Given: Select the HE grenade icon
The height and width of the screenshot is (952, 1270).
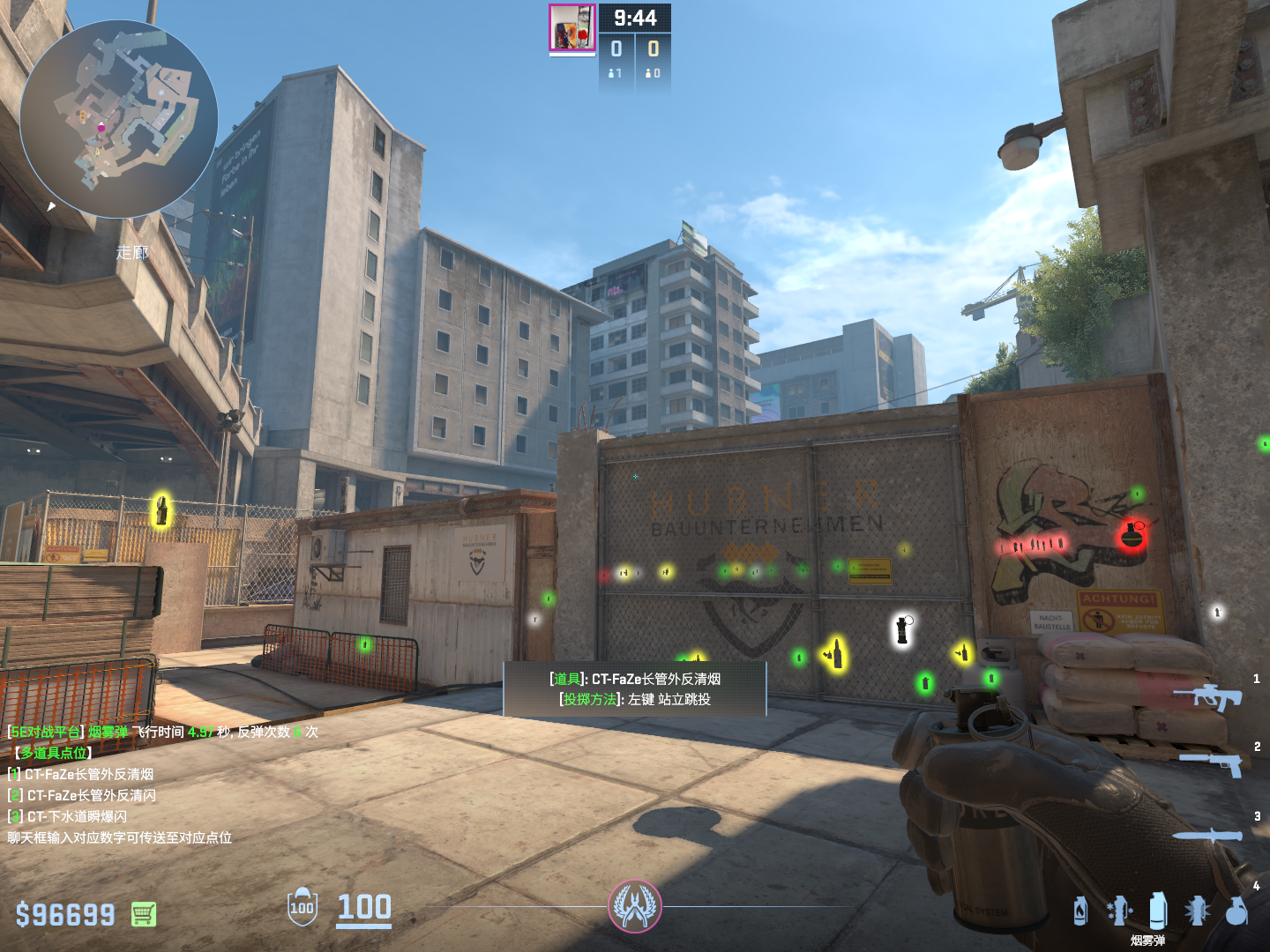Looking at the screenshot, I should 1236,911.
